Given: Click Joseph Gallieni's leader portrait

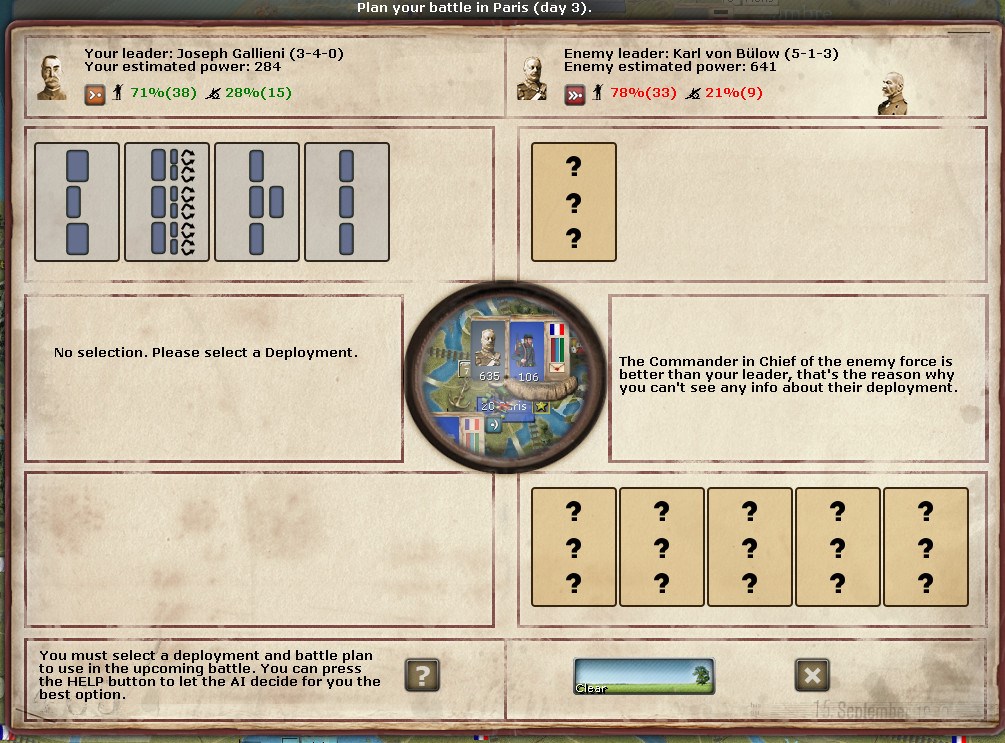Looking at the screenshot, I should tap(52, 76).
